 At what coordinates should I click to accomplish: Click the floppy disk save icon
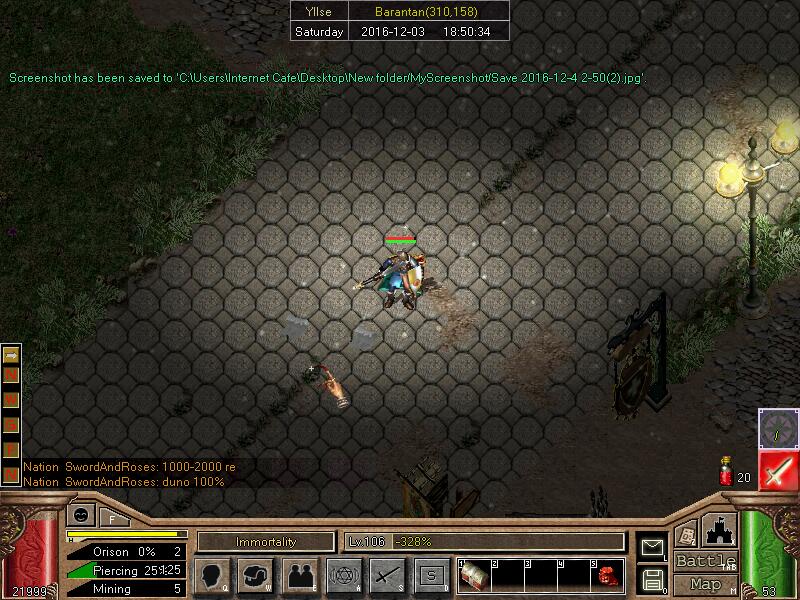click(x=651, y=578)
